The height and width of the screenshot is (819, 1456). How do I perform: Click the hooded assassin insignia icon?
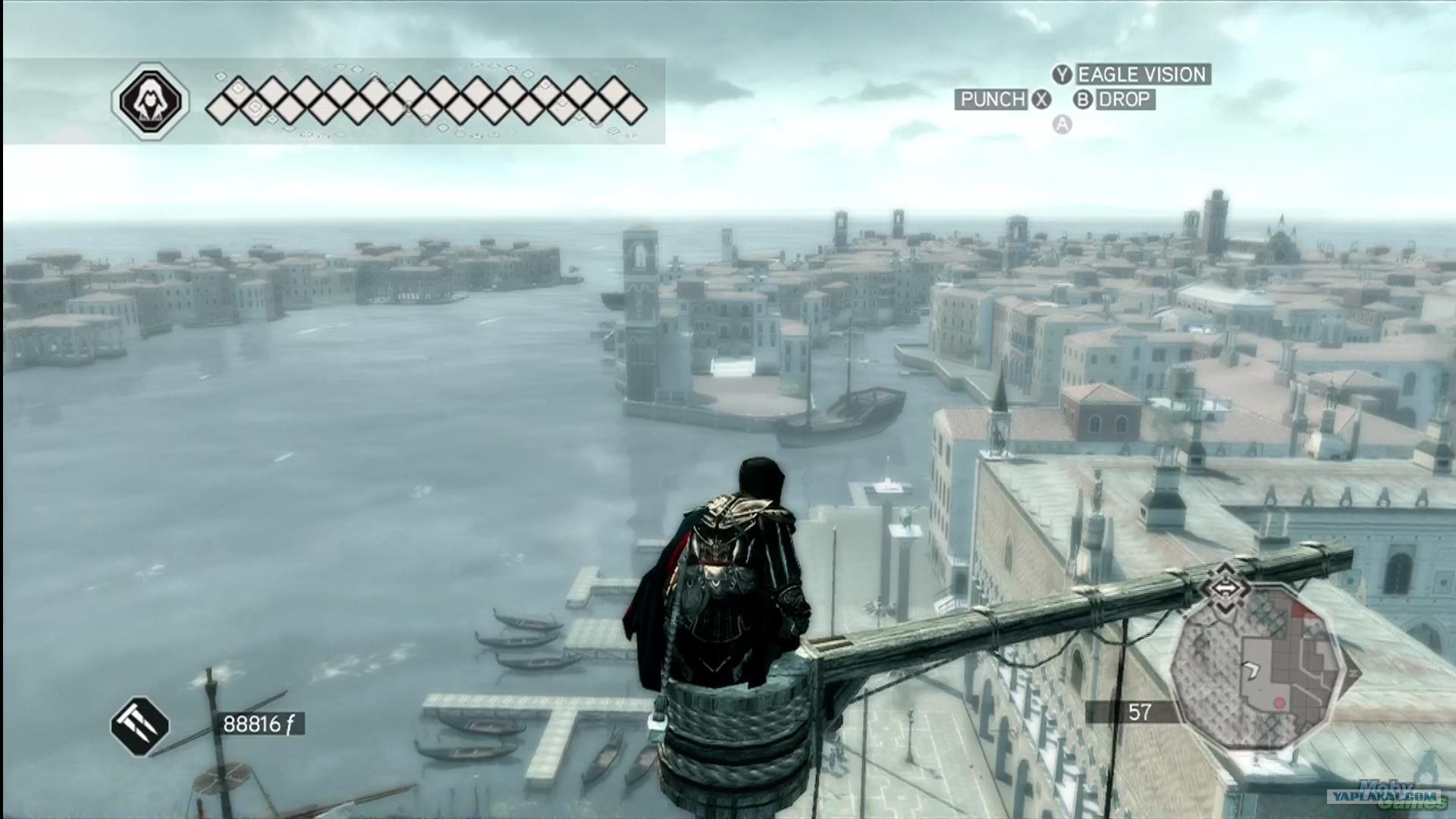(150, 101)
